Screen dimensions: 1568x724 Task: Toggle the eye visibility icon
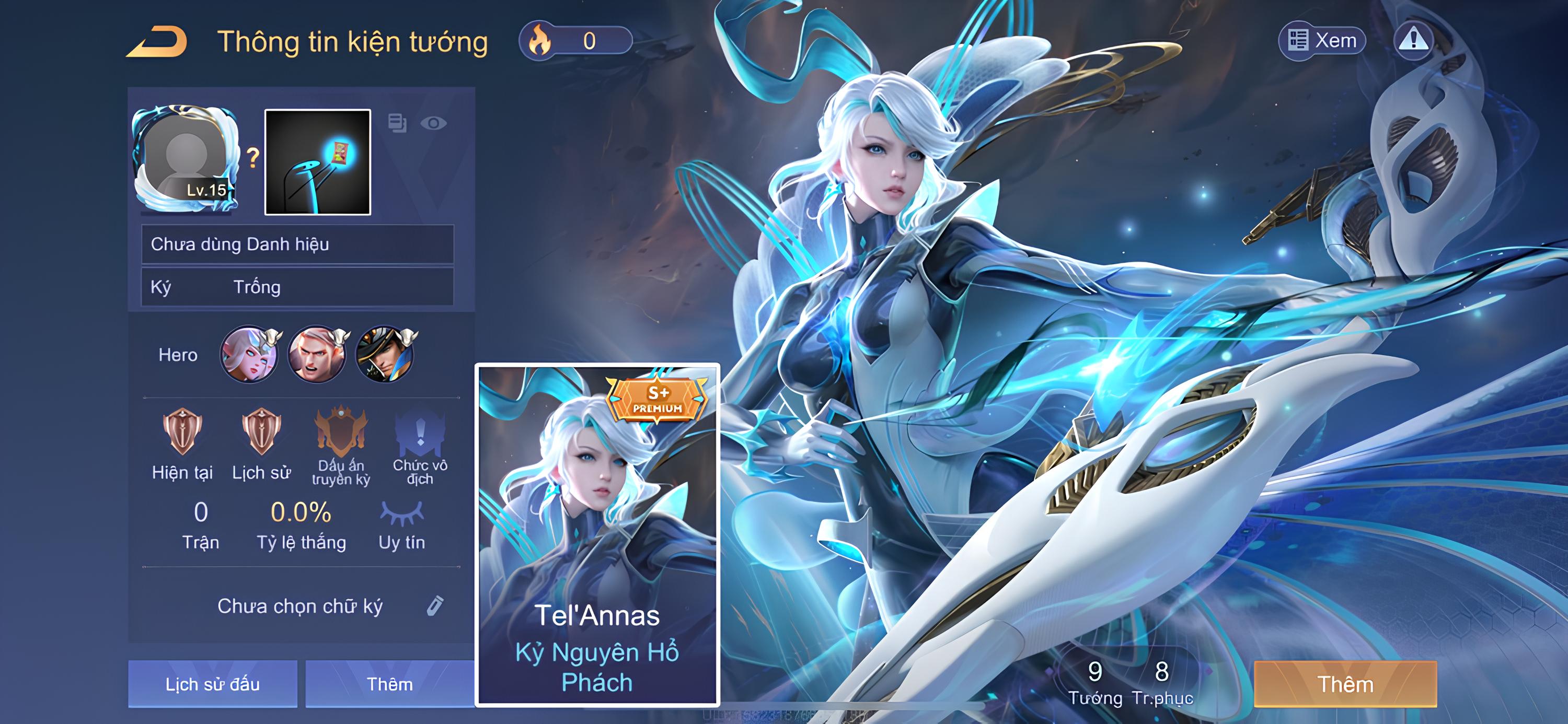[x=433, y=123]
